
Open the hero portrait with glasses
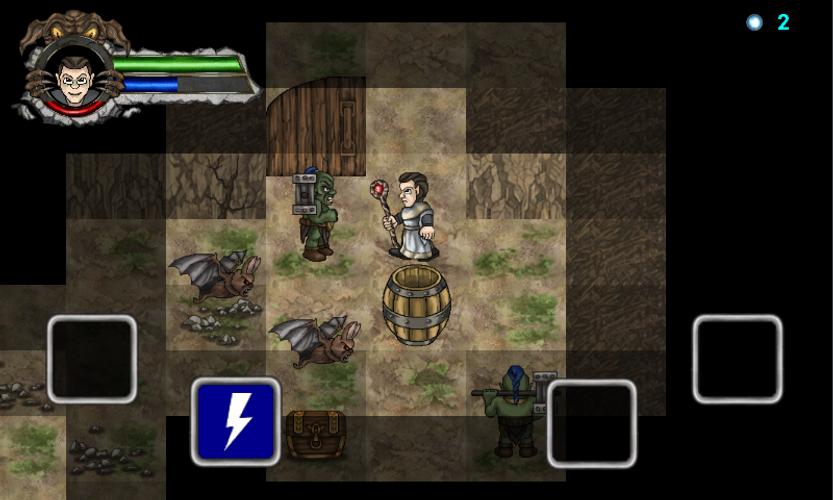click(x=72, y=75)
